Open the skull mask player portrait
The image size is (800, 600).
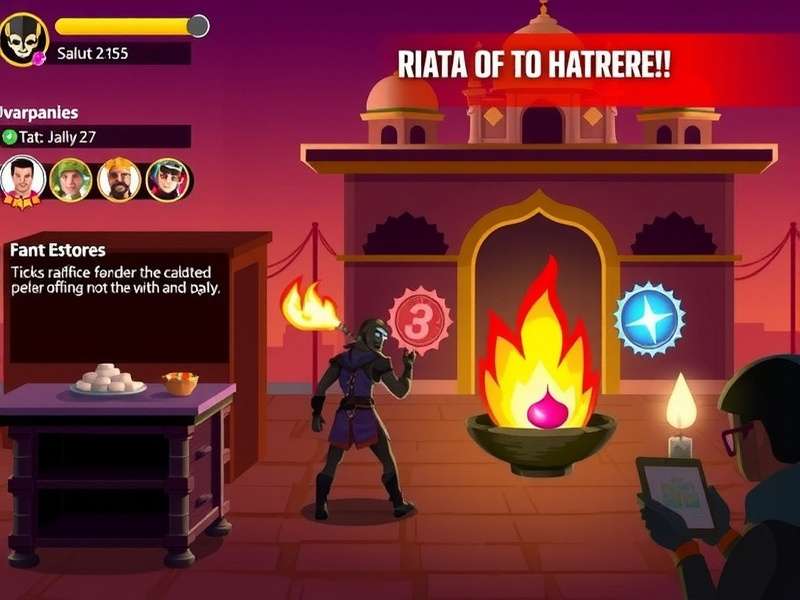pos(23,39)
